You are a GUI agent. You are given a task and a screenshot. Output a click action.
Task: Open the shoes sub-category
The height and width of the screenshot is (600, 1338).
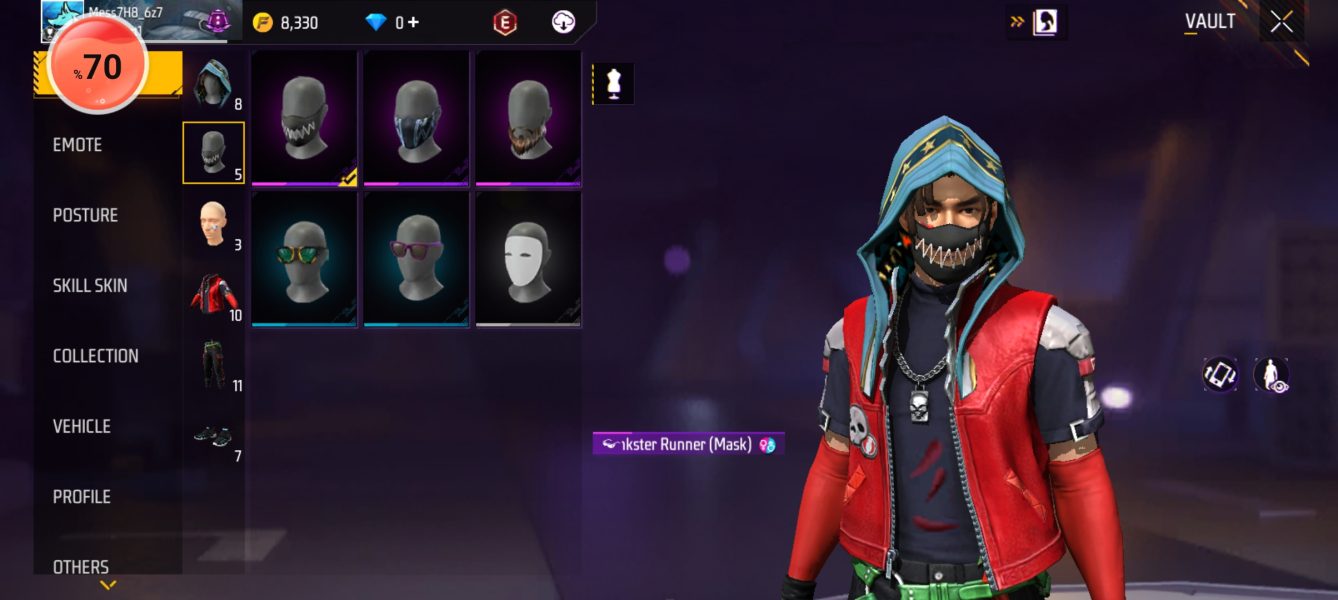[x=212, y=435]
